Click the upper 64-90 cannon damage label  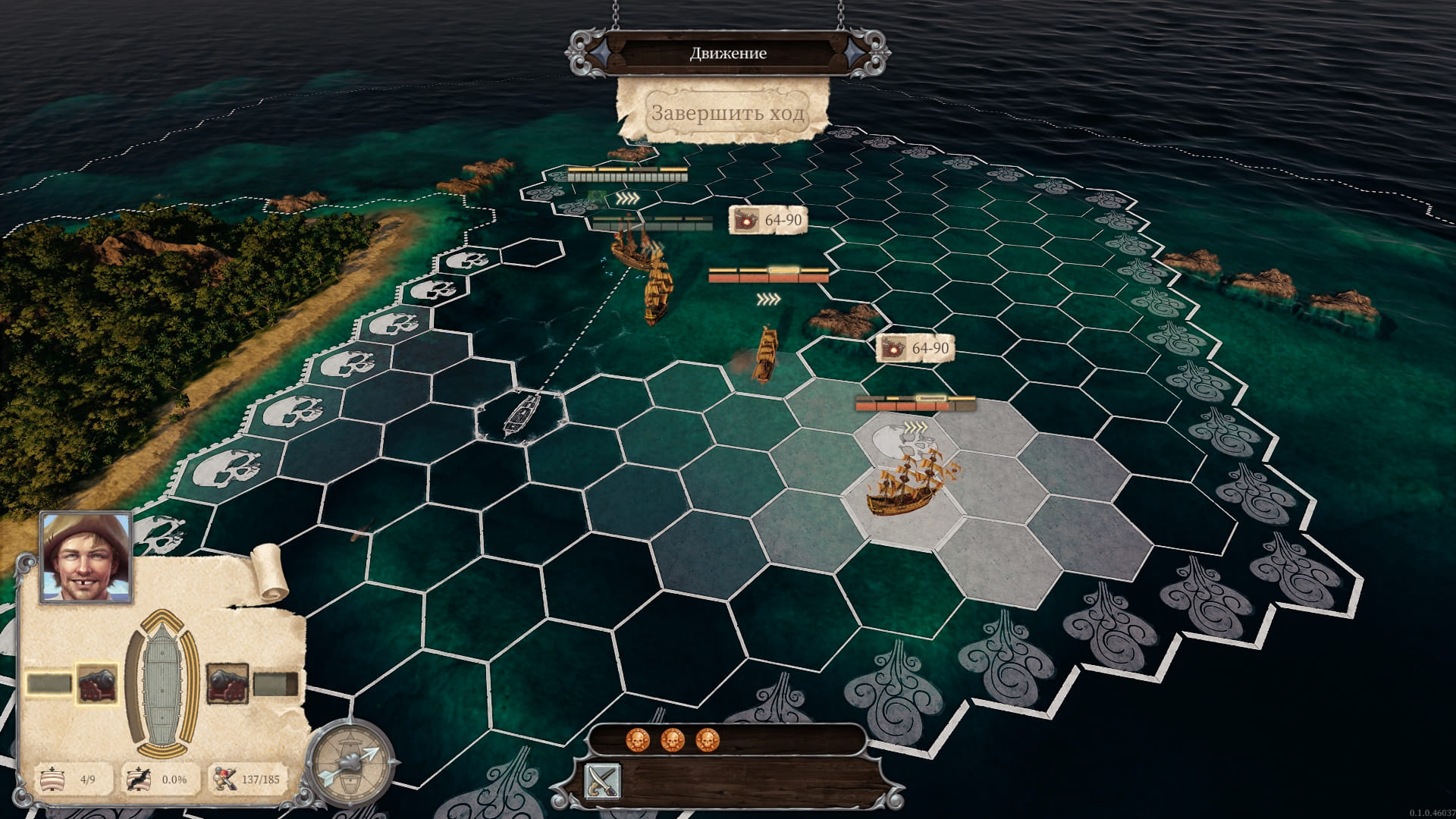(x=767, y=220)
